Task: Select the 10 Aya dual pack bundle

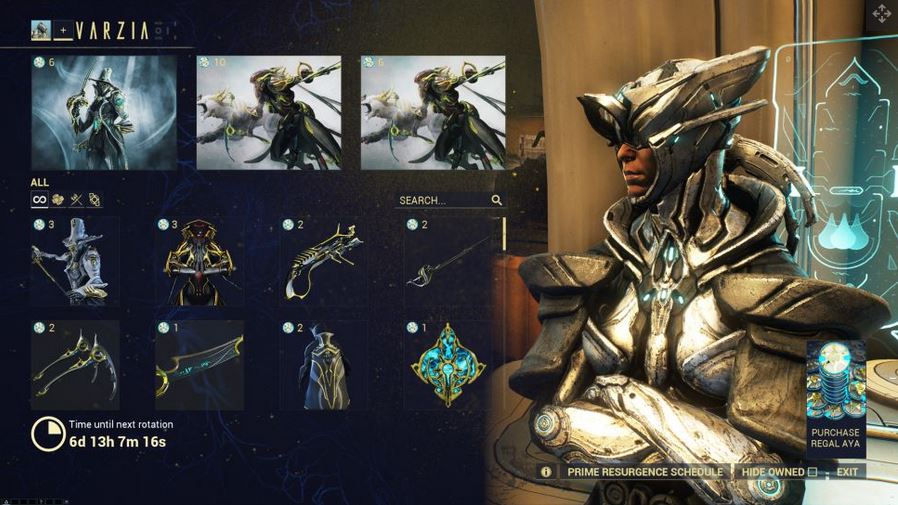Action: 268,112
